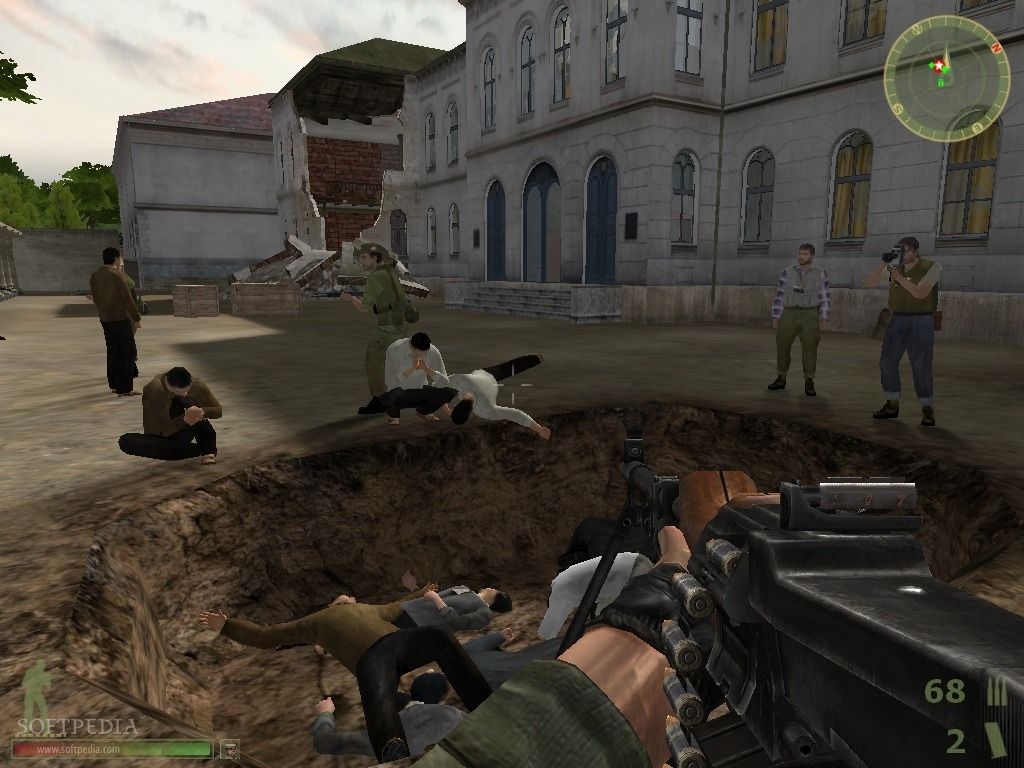Click the spare magazine icon

pos(994,740)
